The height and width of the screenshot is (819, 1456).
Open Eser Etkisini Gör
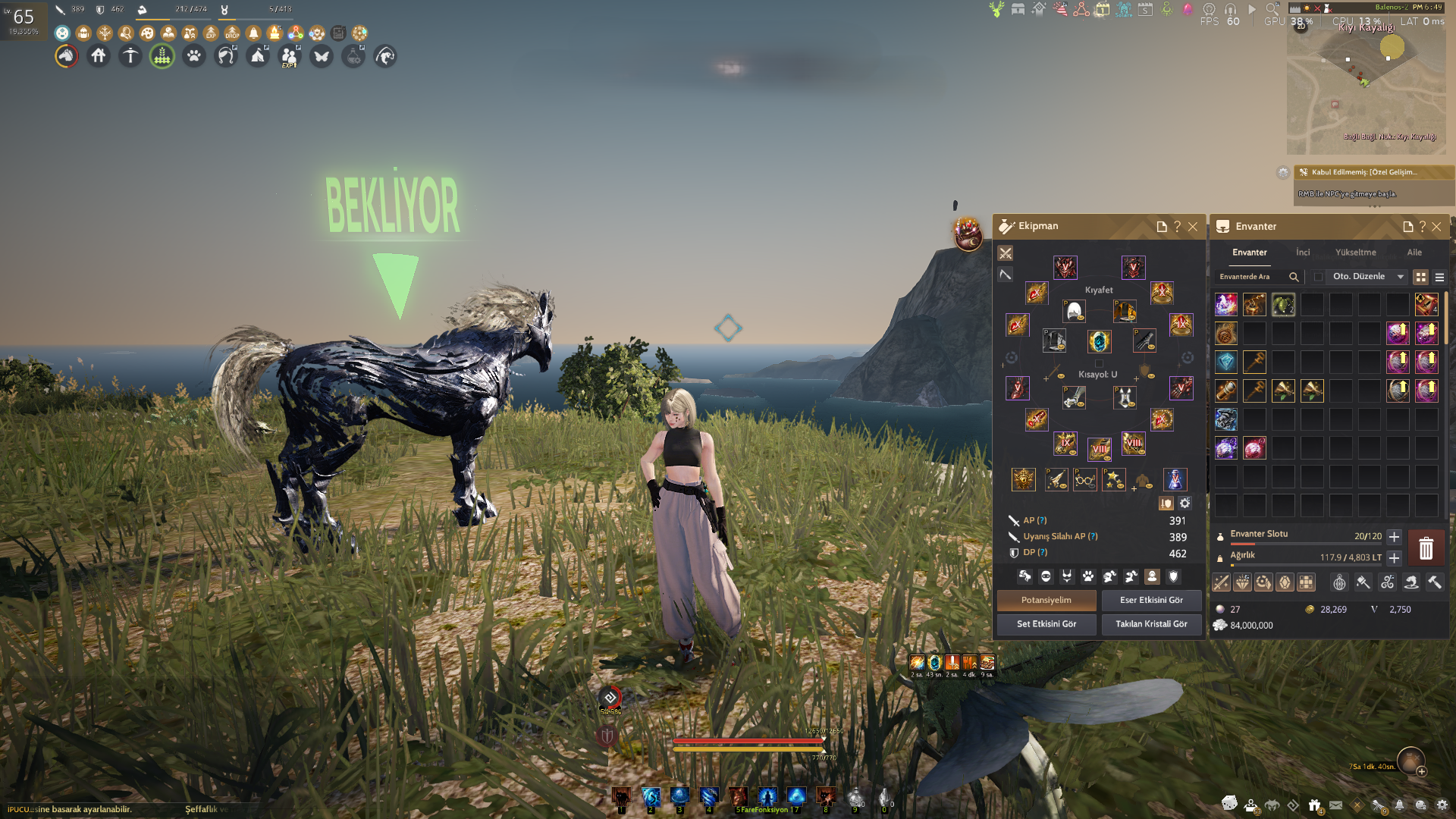[x=1151, y=600]
